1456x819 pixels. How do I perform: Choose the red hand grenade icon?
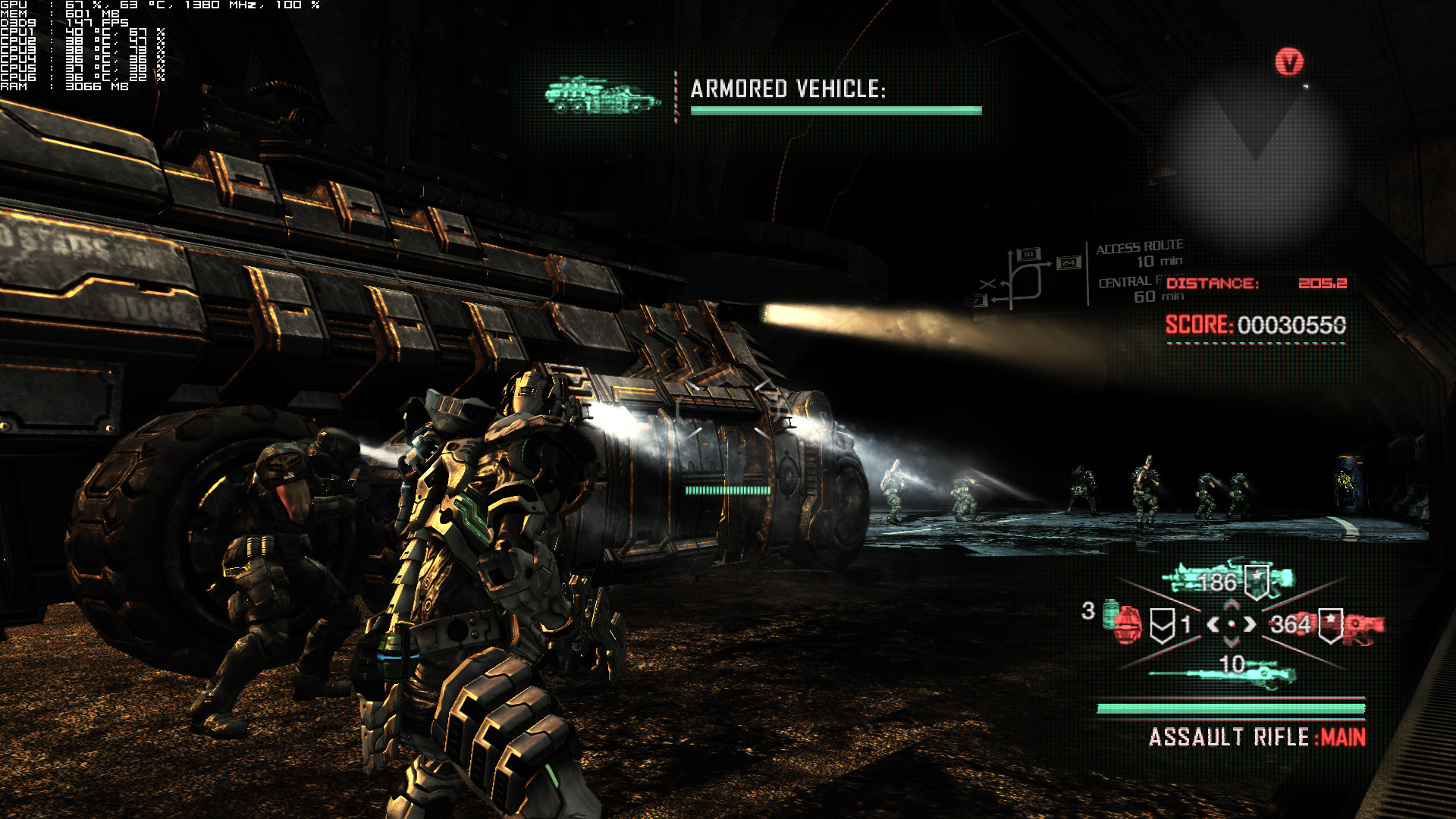(x=1128, y=625)
